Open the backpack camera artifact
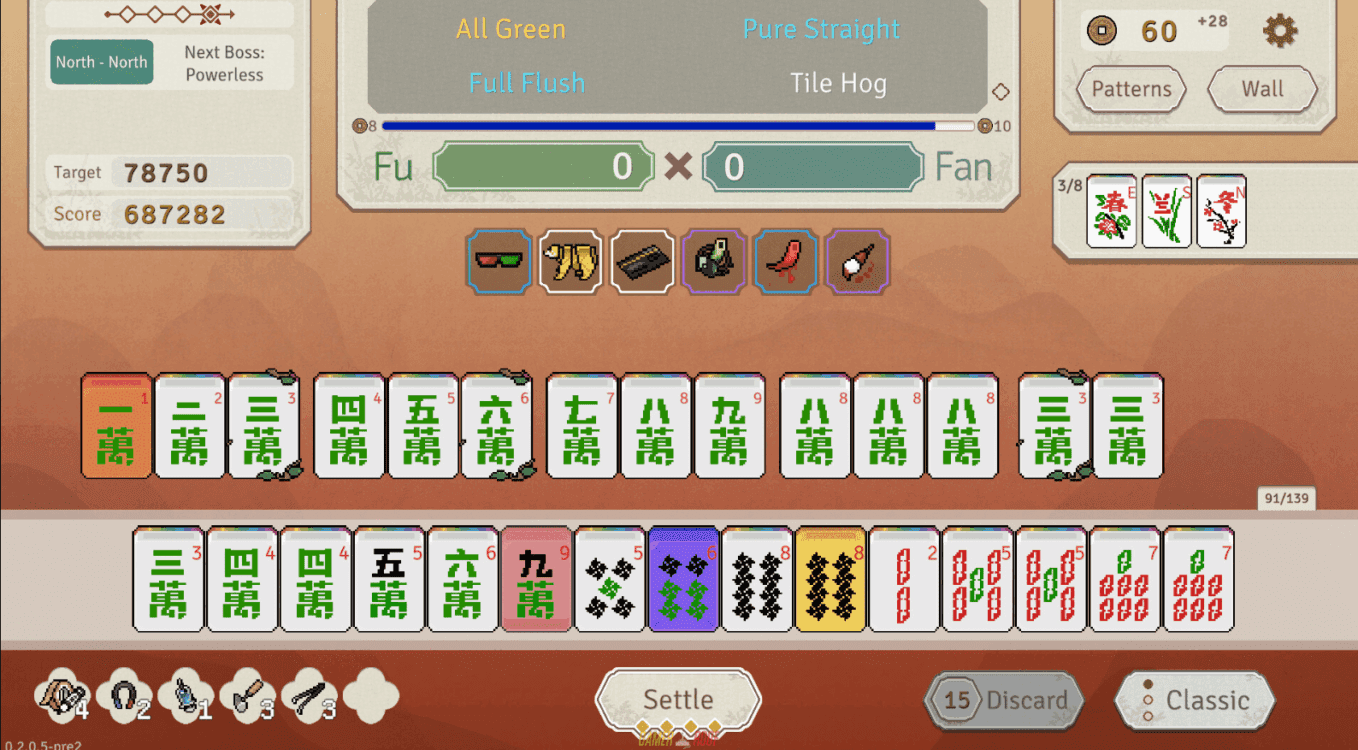The width and height of the screenshot is (1358, 750). [x=714, y=261]
